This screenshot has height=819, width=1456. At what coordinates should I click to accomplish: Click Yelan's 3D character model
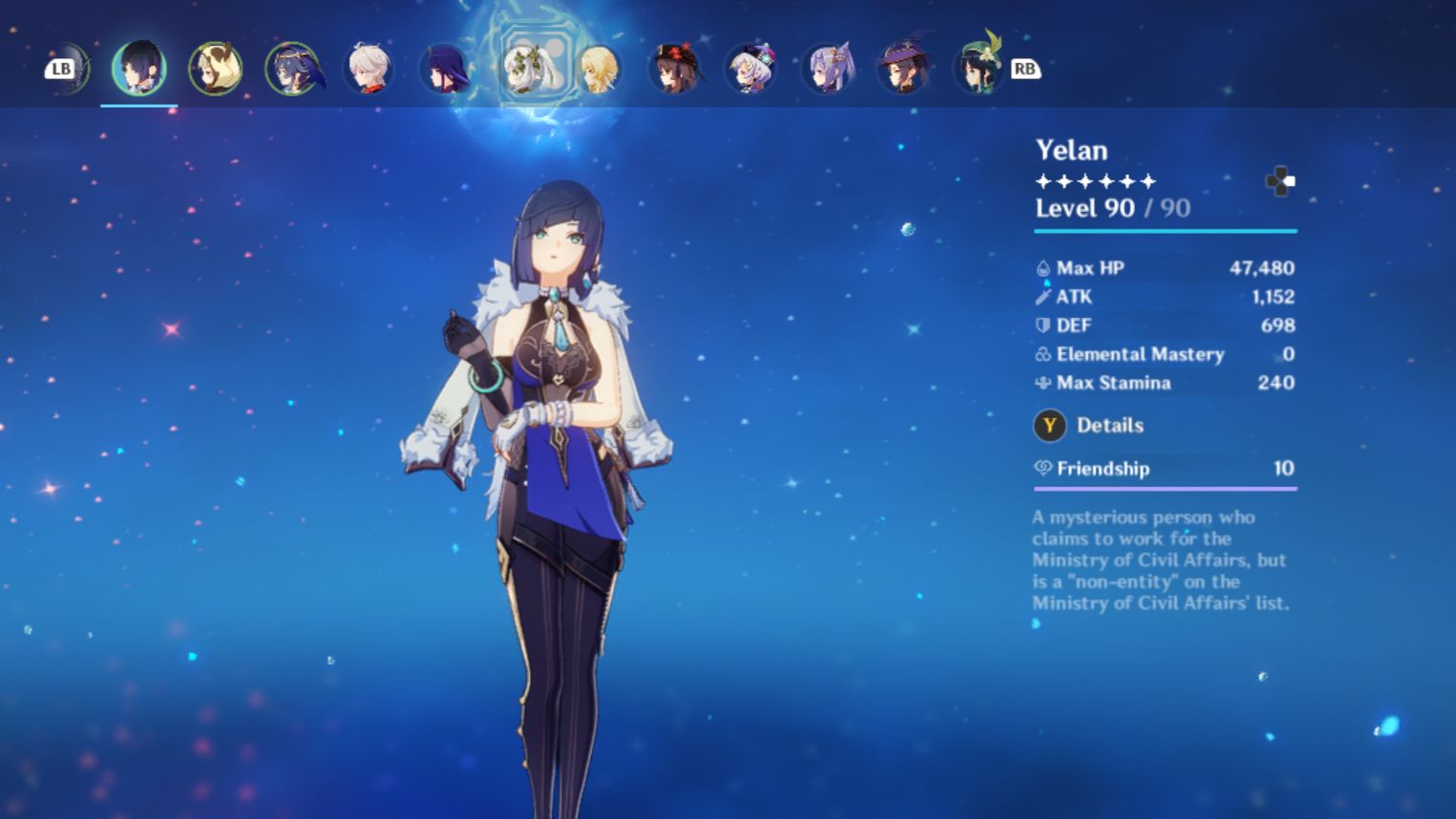554,430
